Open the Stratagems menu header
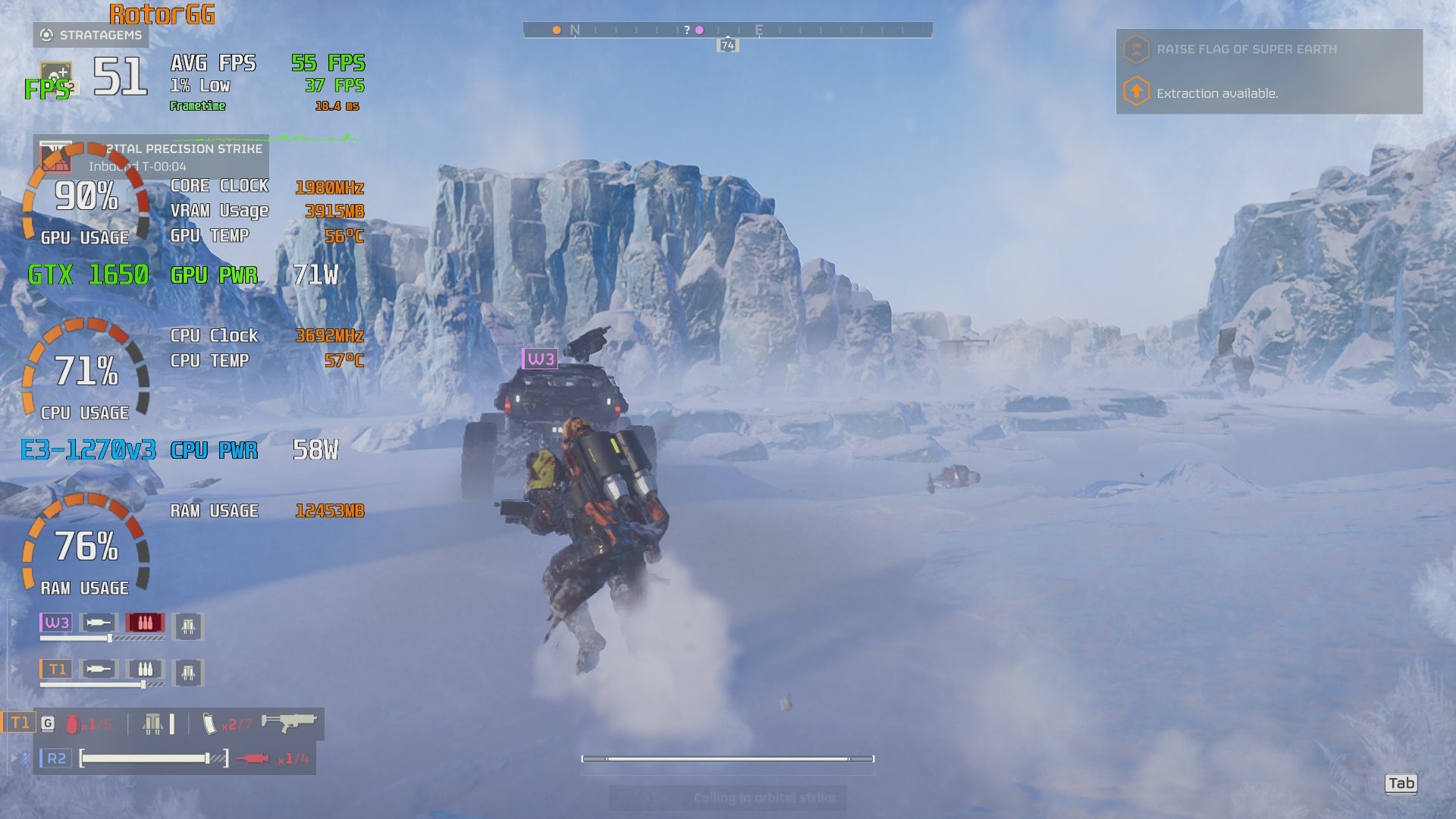The height and width of the screenshot is (819, 1456). pos(92,35)
